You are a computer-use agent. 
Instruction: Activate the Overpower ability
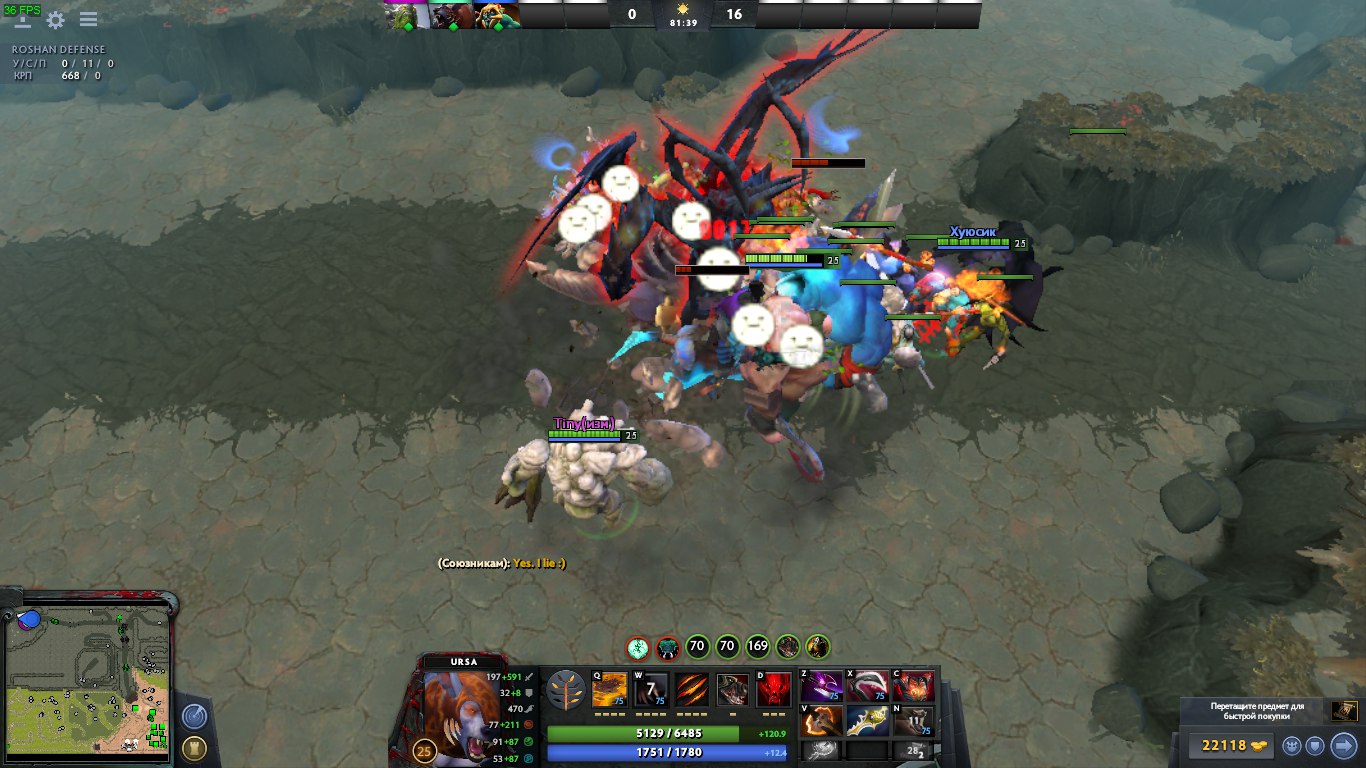(x=651, y=689)
